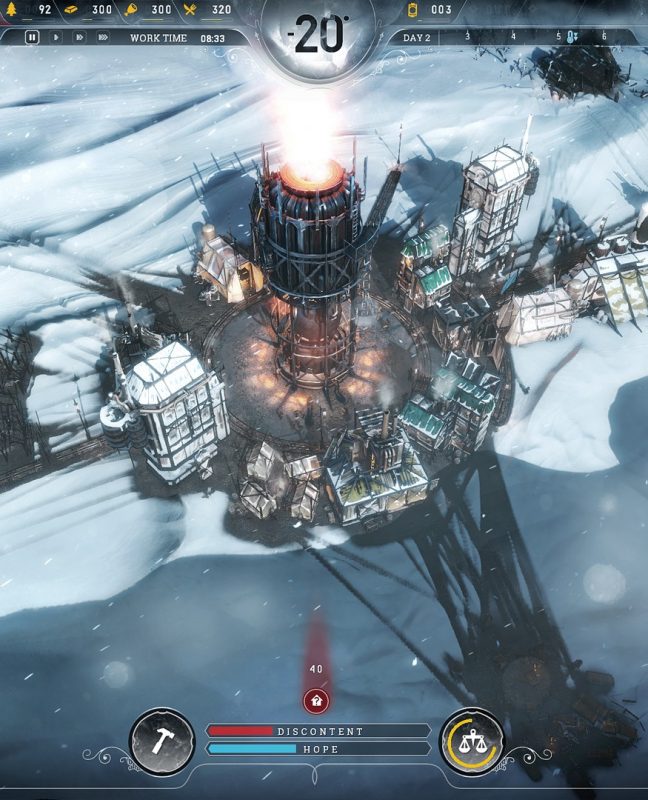Select the triple fast-forward speed
The height and width of the screenshot is (800, 648).
coord(103,37)
